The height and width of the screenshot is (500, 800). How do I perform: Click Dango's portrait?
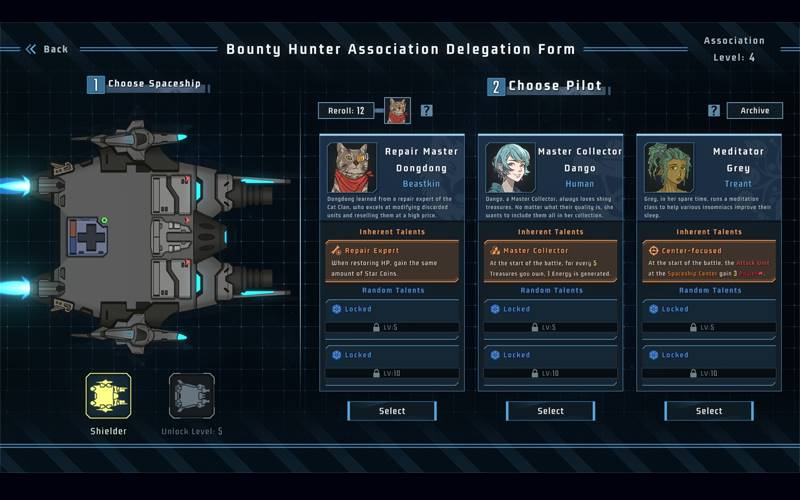510,167
